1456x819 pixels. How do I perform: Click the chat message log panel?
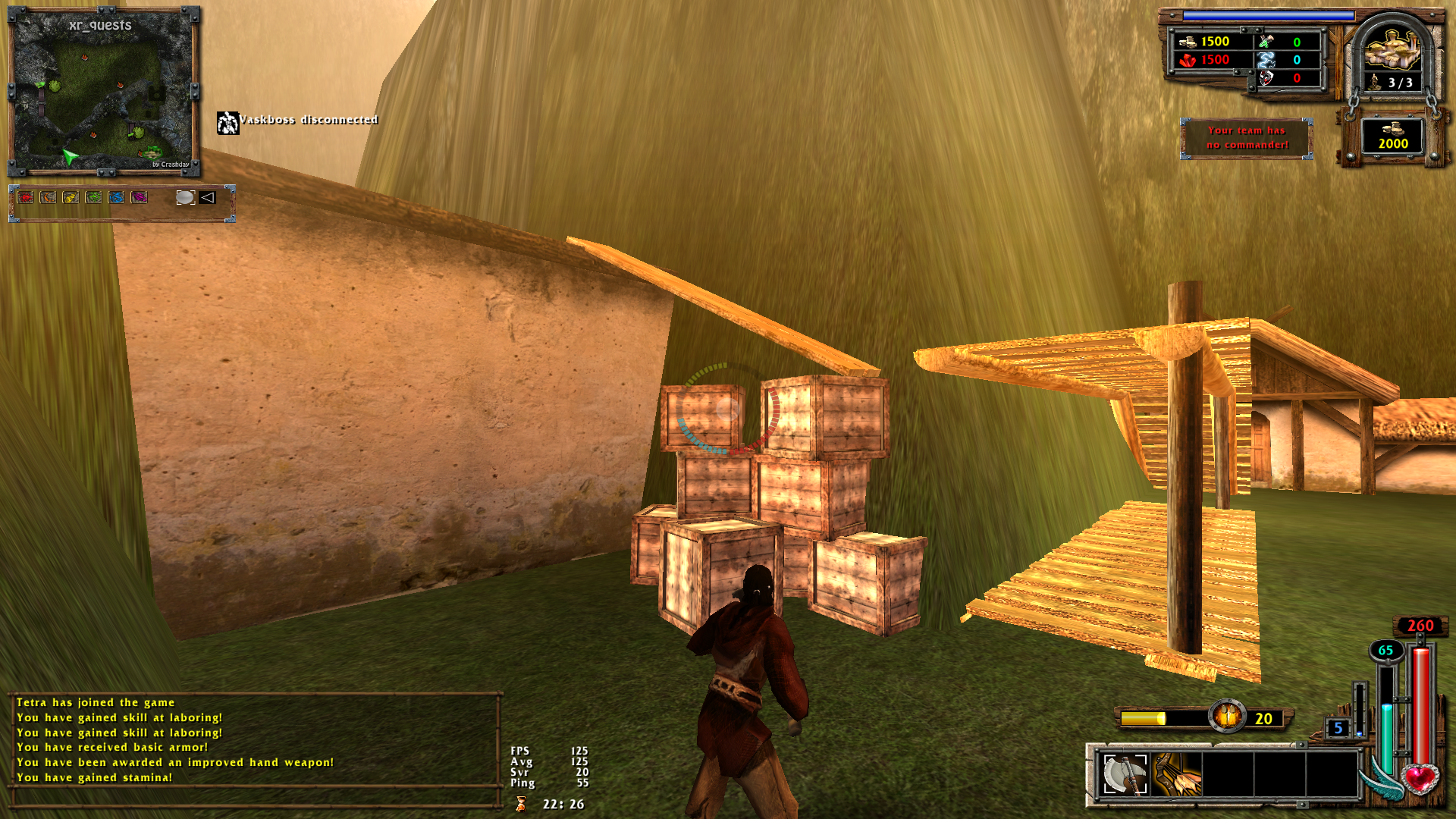pos(255,739)
